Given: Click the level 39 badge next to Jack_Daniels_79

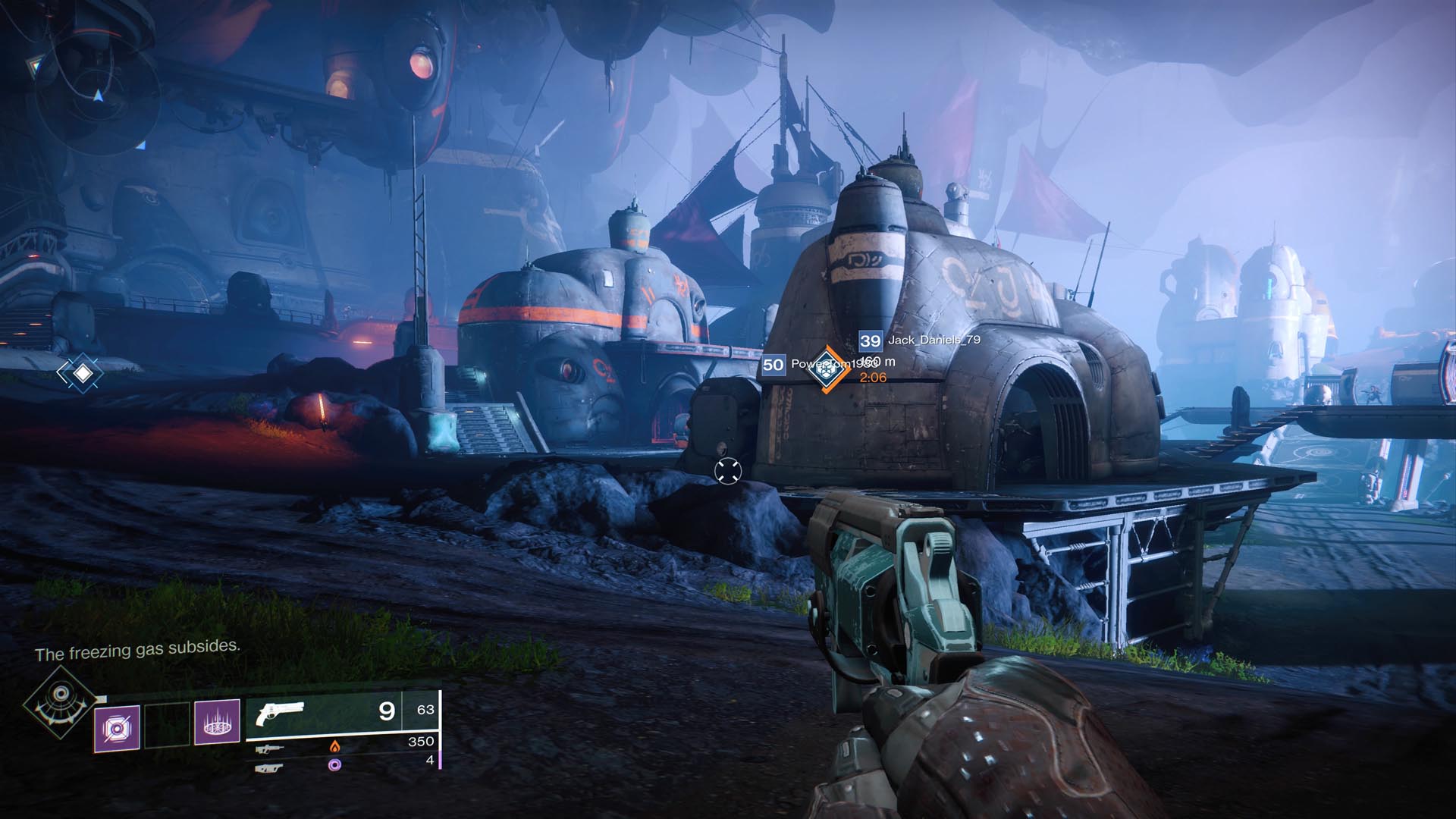Looking at the screenshot, I should (x=870, y=341).
